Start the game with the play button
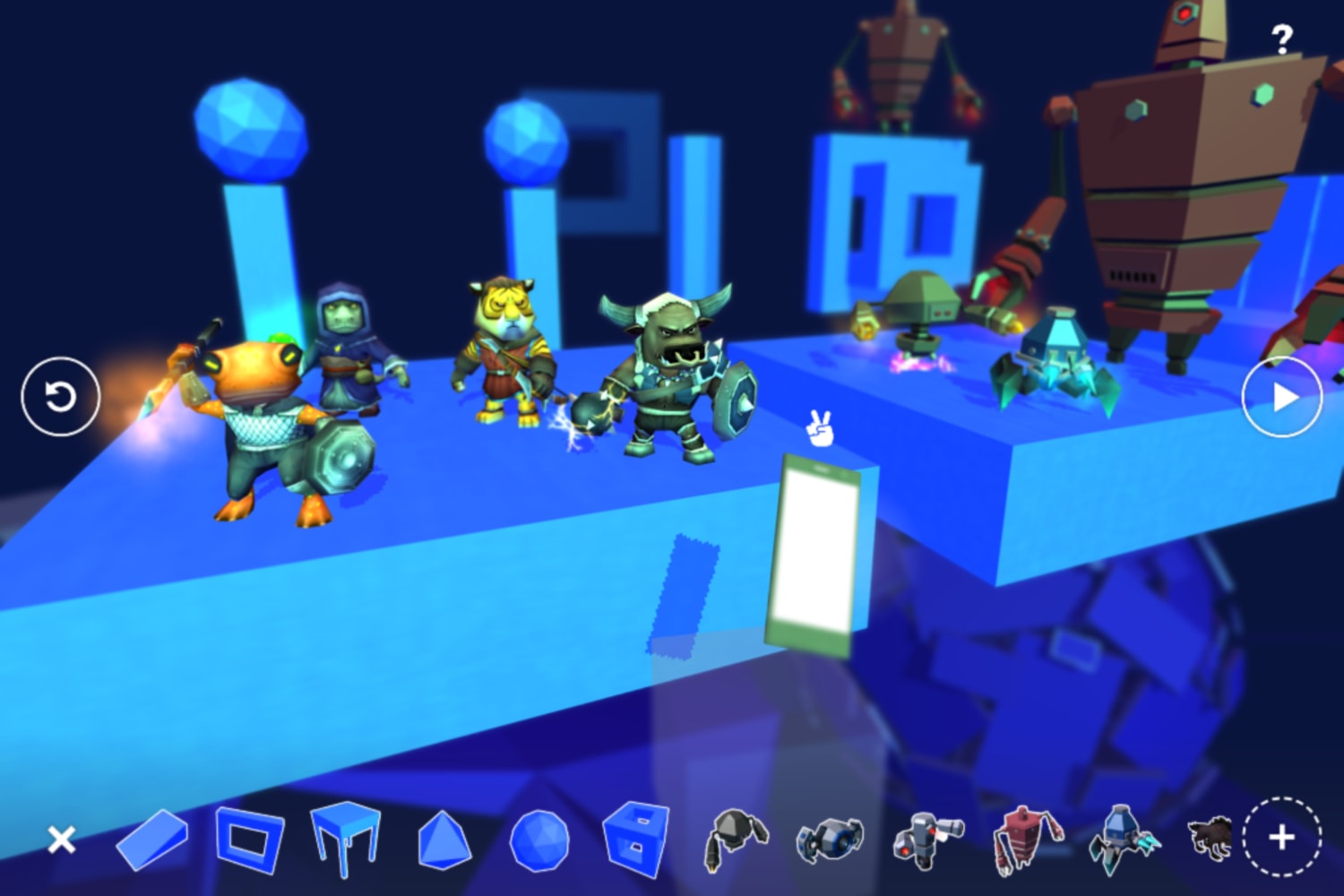The image size is (1344, 896). (1283, 395)
